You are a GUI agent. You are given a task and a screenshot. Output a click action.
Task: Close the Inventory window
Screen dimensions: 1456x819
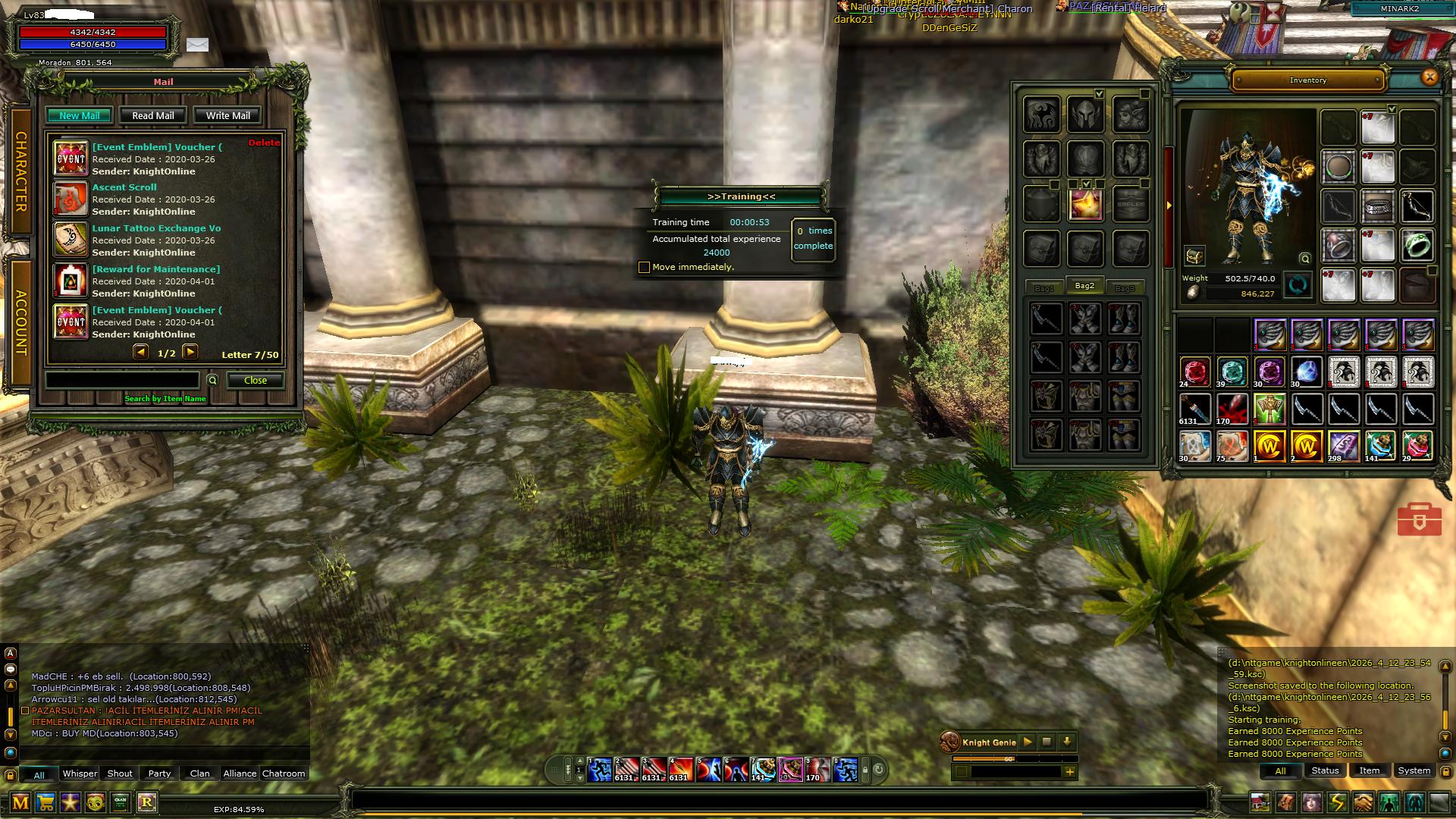click(1429, 77)
